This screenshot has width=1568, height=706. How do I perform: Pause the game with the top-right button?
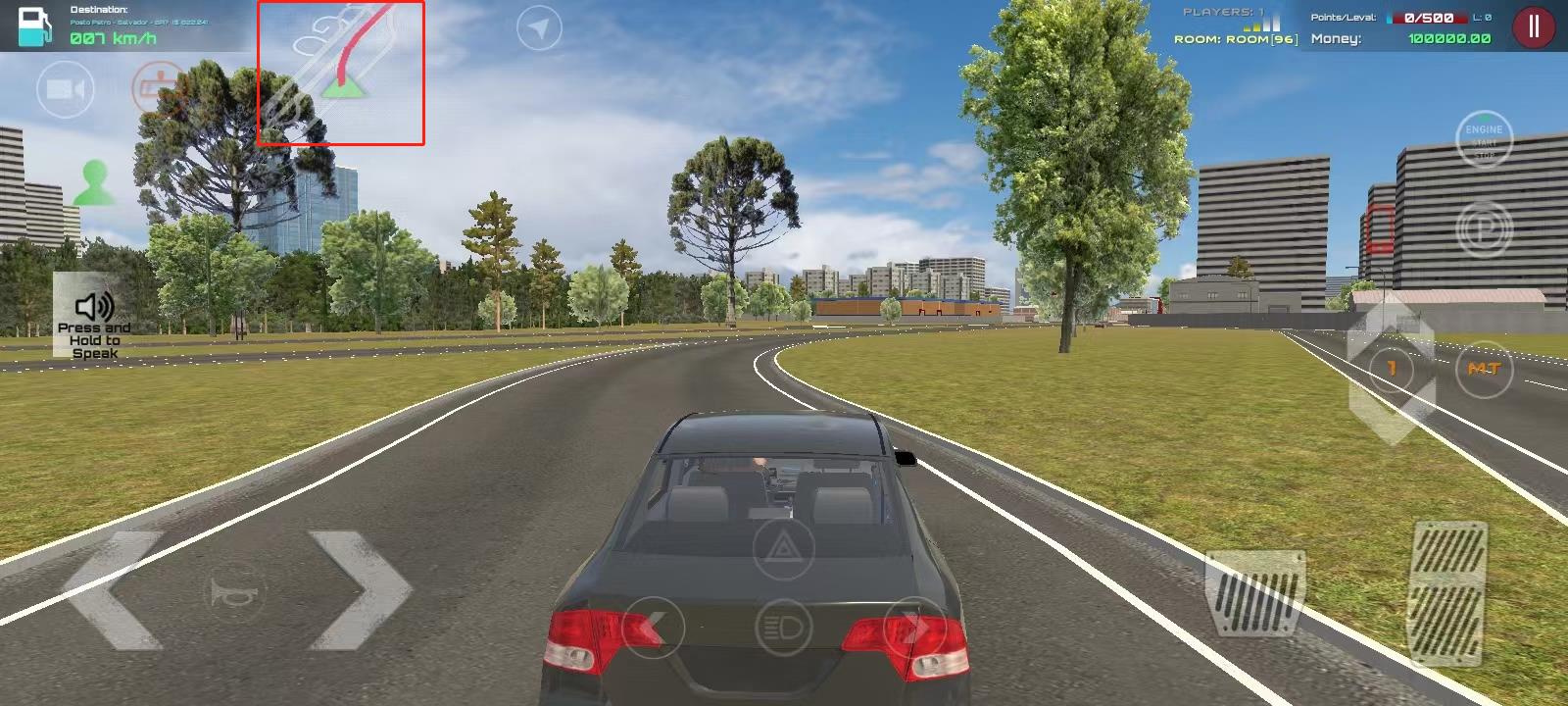[1532, 27]
